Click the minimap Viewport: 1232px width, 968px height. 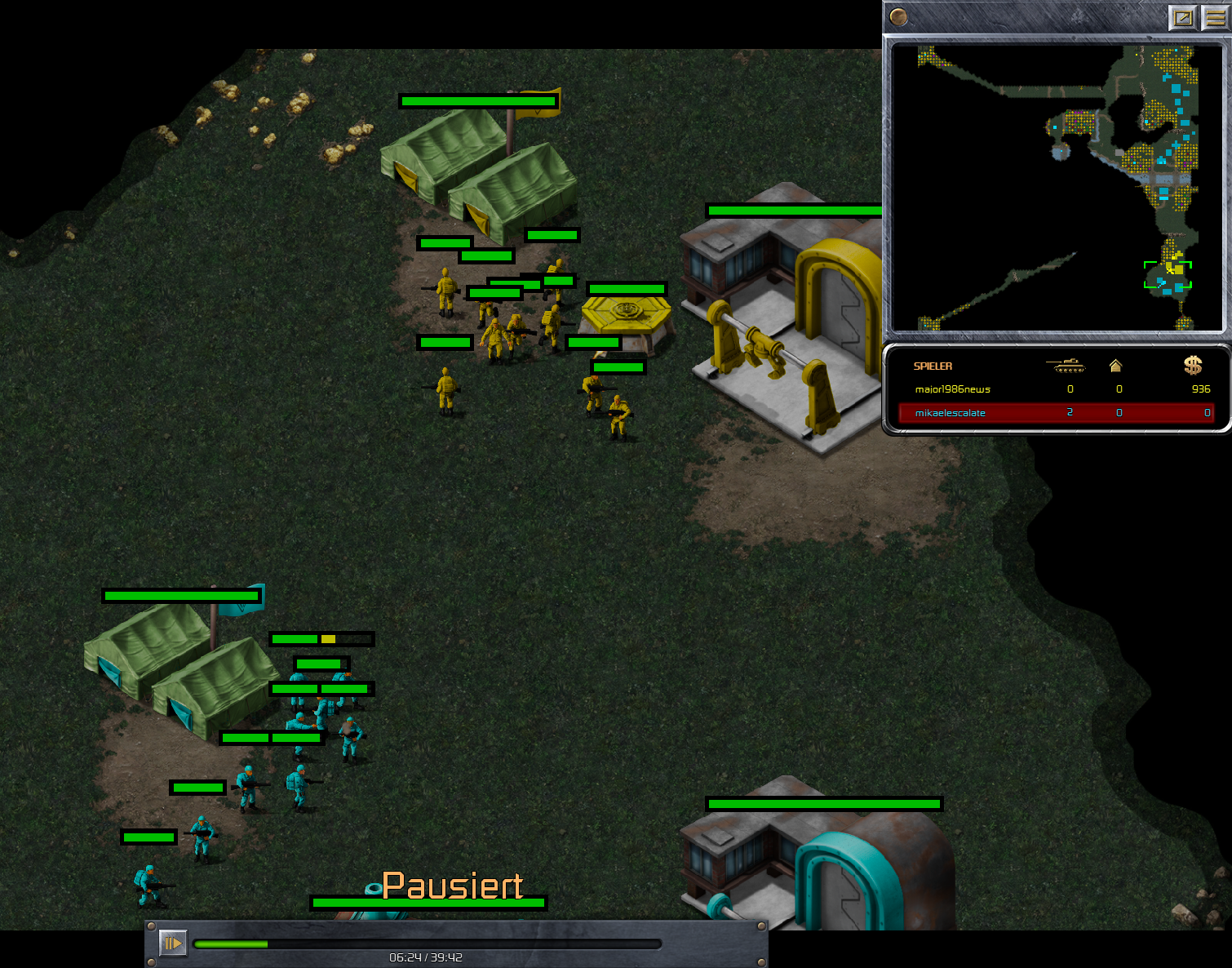1057,188
